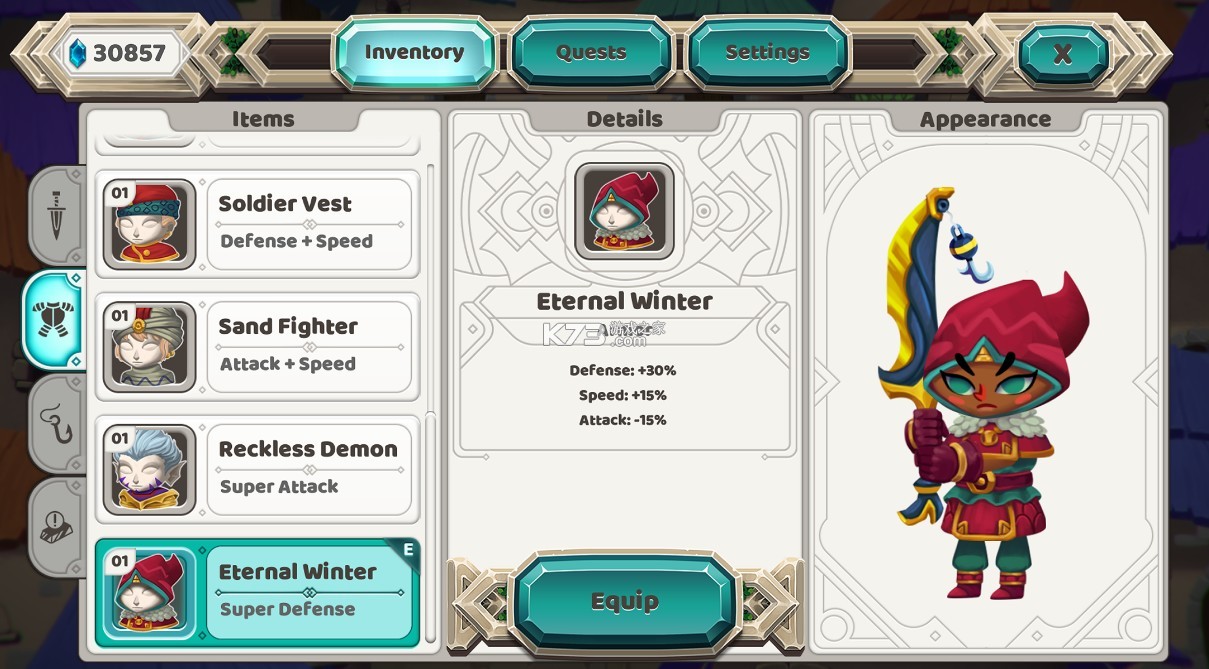Pick the Reckless Demon outfit
Screen dimensions: 1209x669
coord(255,470)
